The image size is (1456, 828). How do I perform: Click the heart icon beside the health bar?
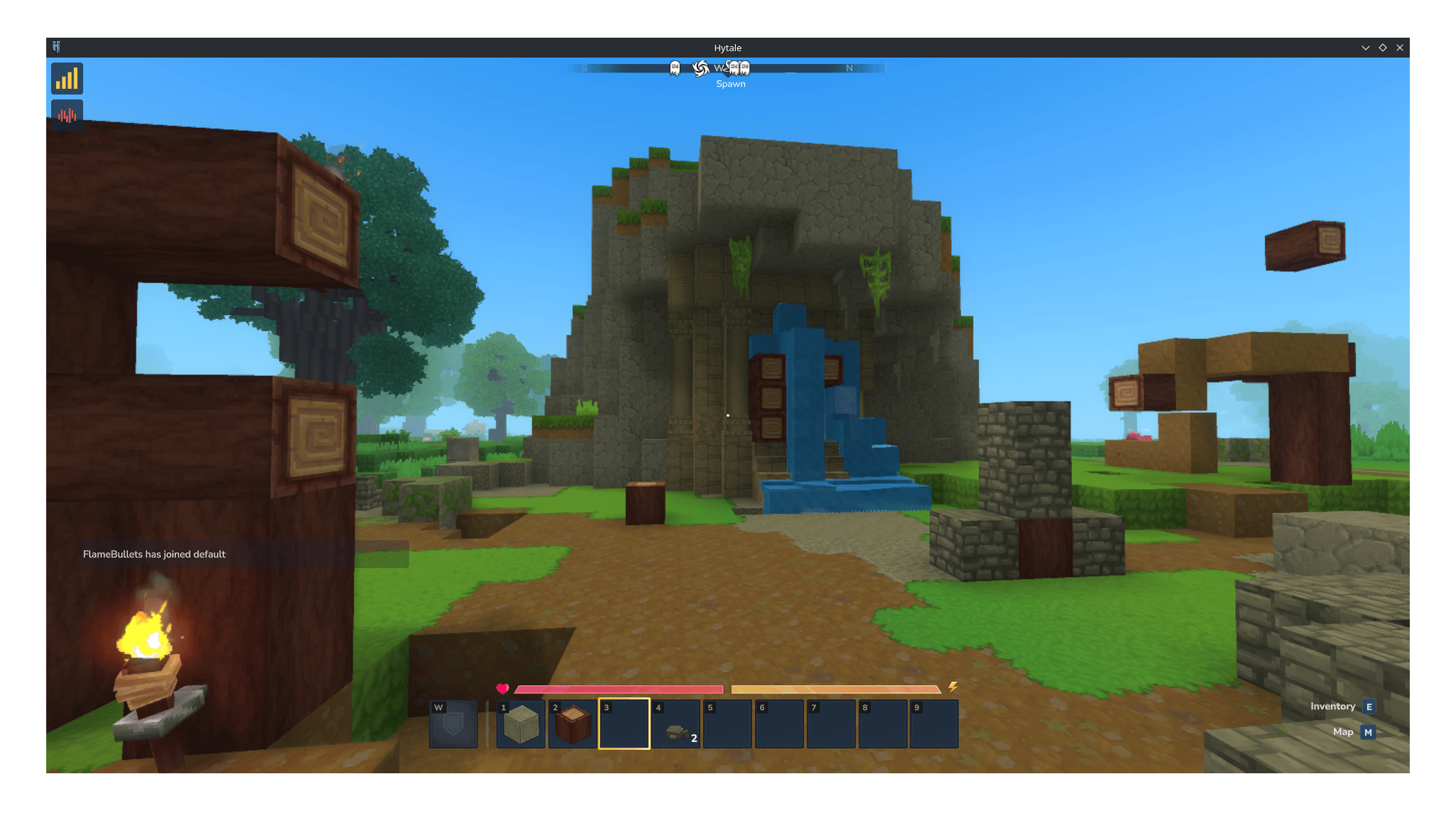click(x=503, y=688)
